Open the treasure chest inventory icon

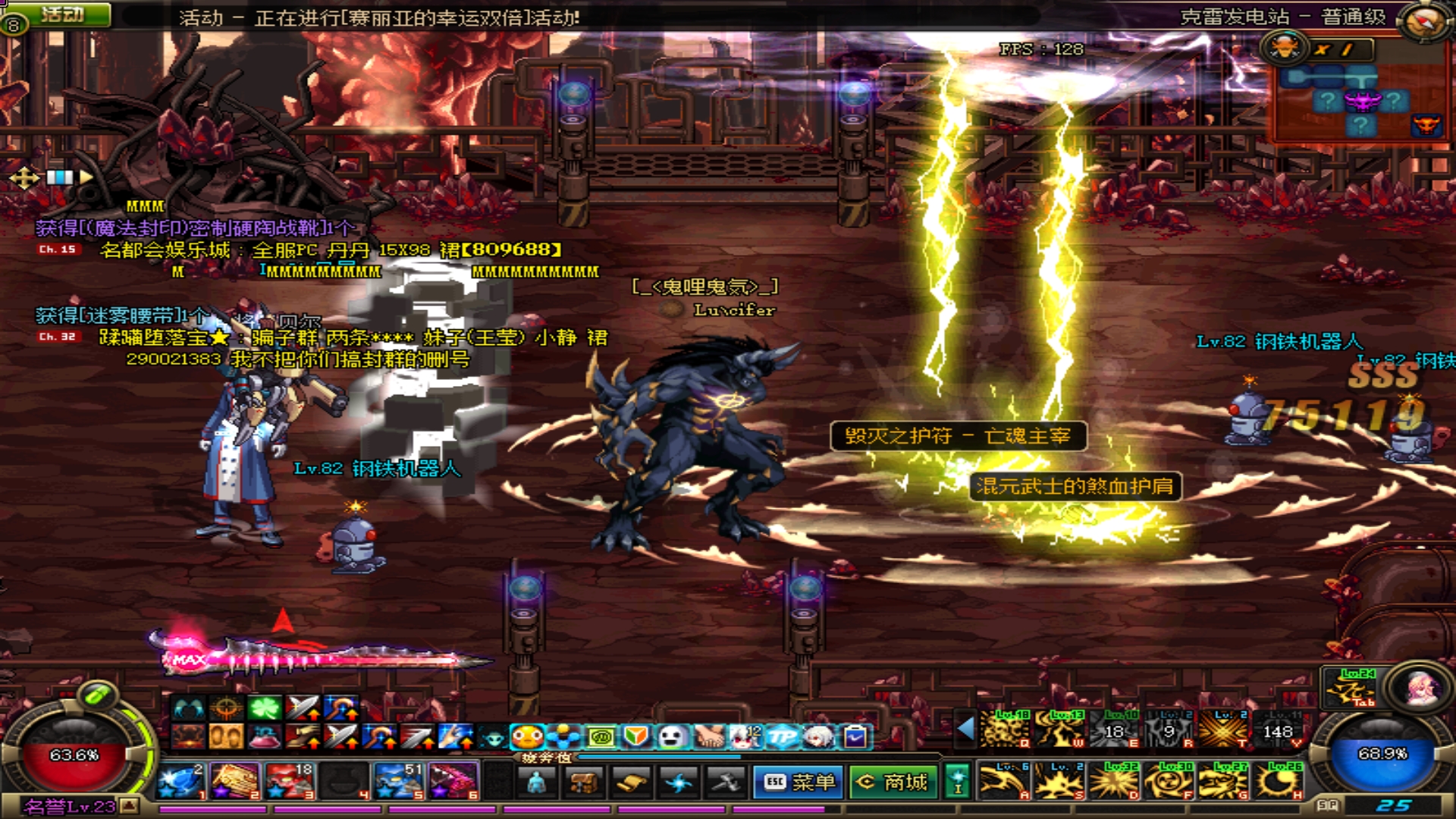click(584, 782)
